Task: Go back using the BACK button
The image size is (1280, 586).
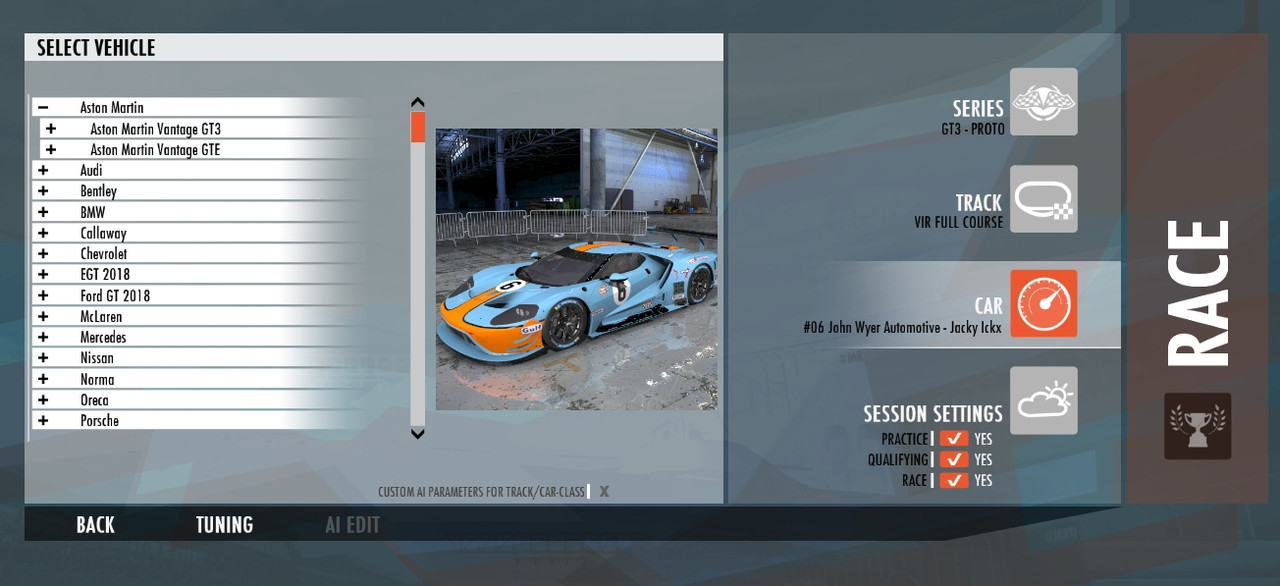Action: click(95, 525)
